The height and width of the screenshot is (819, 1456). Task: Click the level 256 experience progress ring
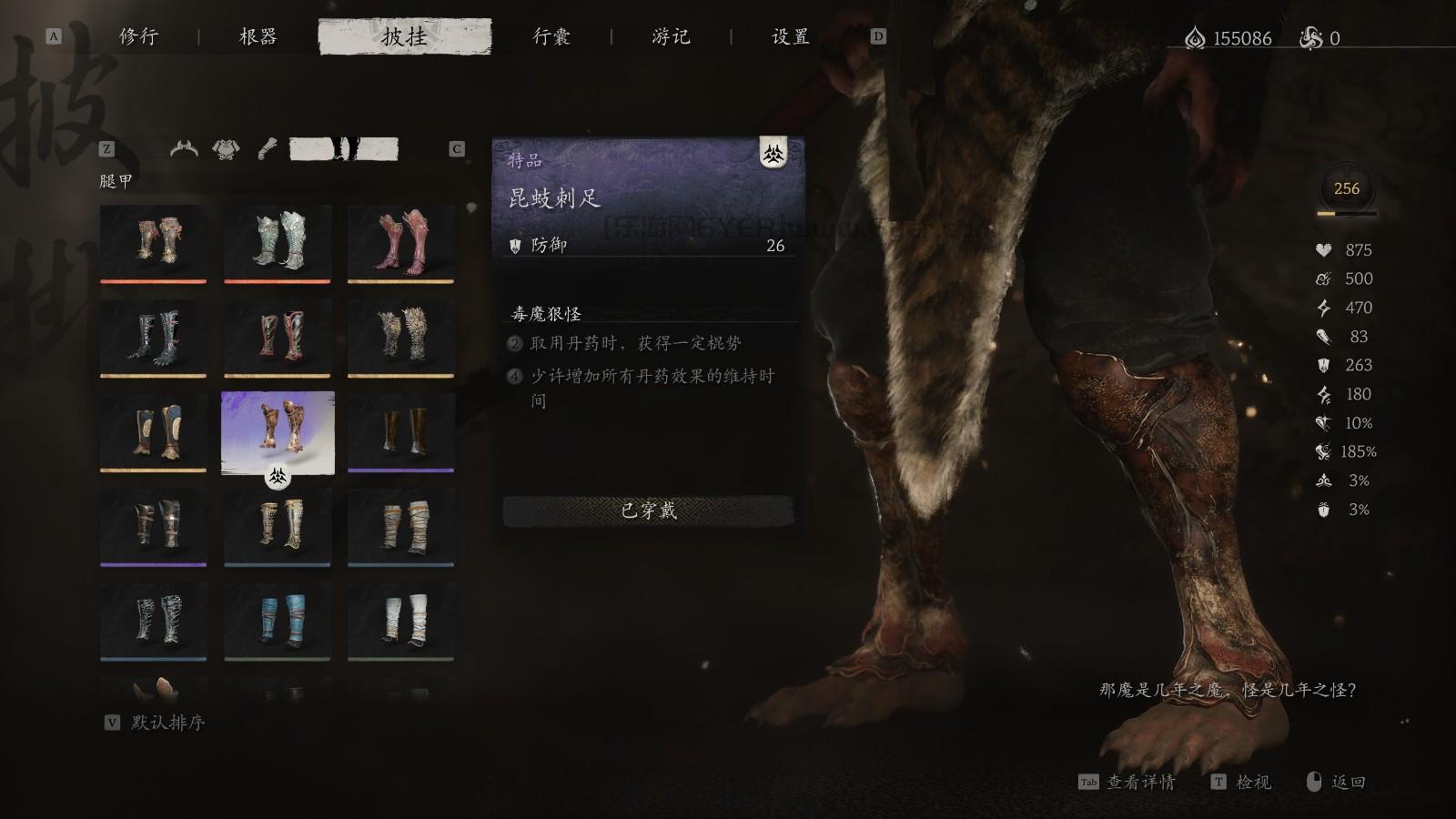click(1347, 189)
